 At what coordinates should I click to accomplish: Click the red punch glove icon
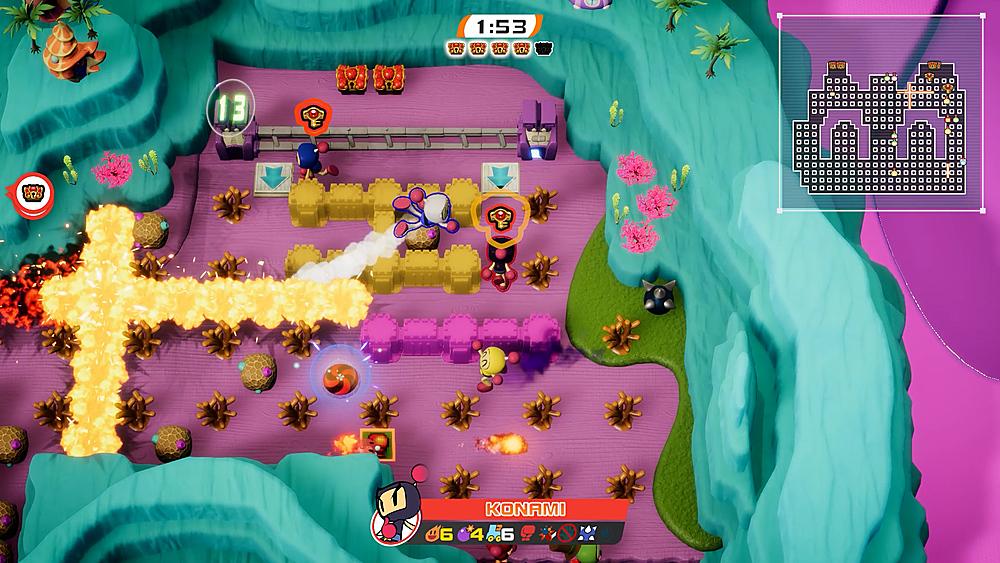click(527, 532)
